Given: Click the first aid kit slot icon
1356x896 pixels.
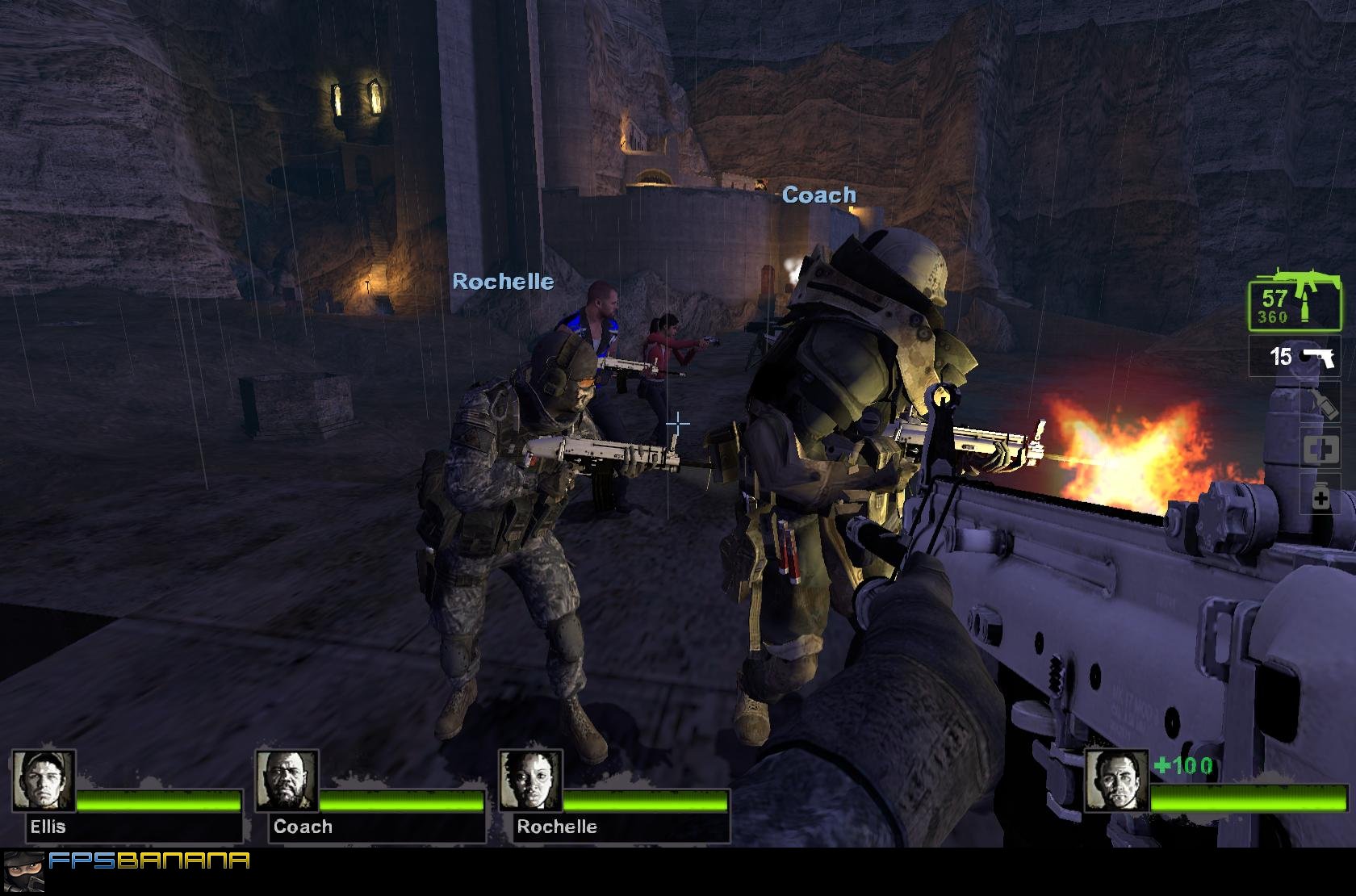Looking at the screenshot, I should coord(1322,449).
